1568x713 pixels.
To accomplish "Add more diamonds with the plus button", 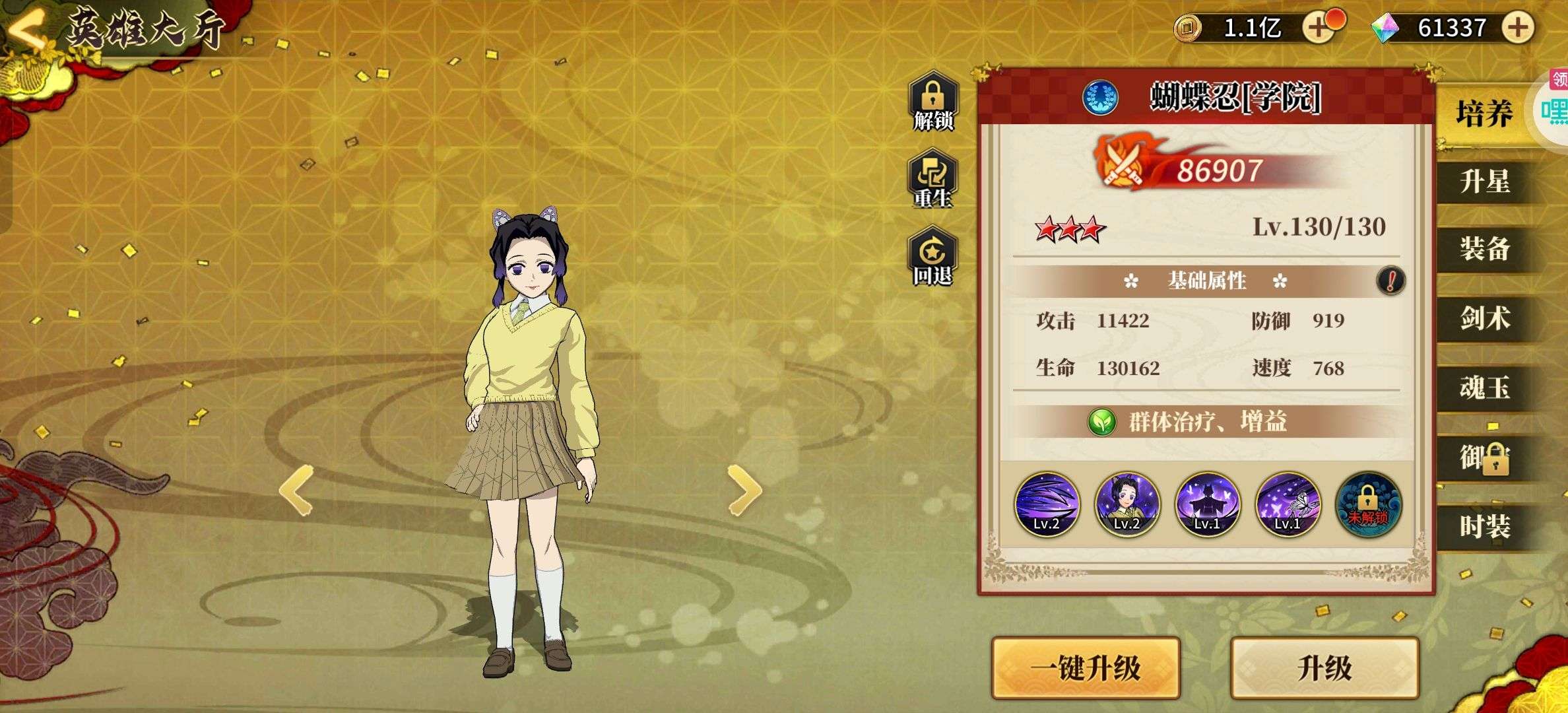I will [1517, 28].
